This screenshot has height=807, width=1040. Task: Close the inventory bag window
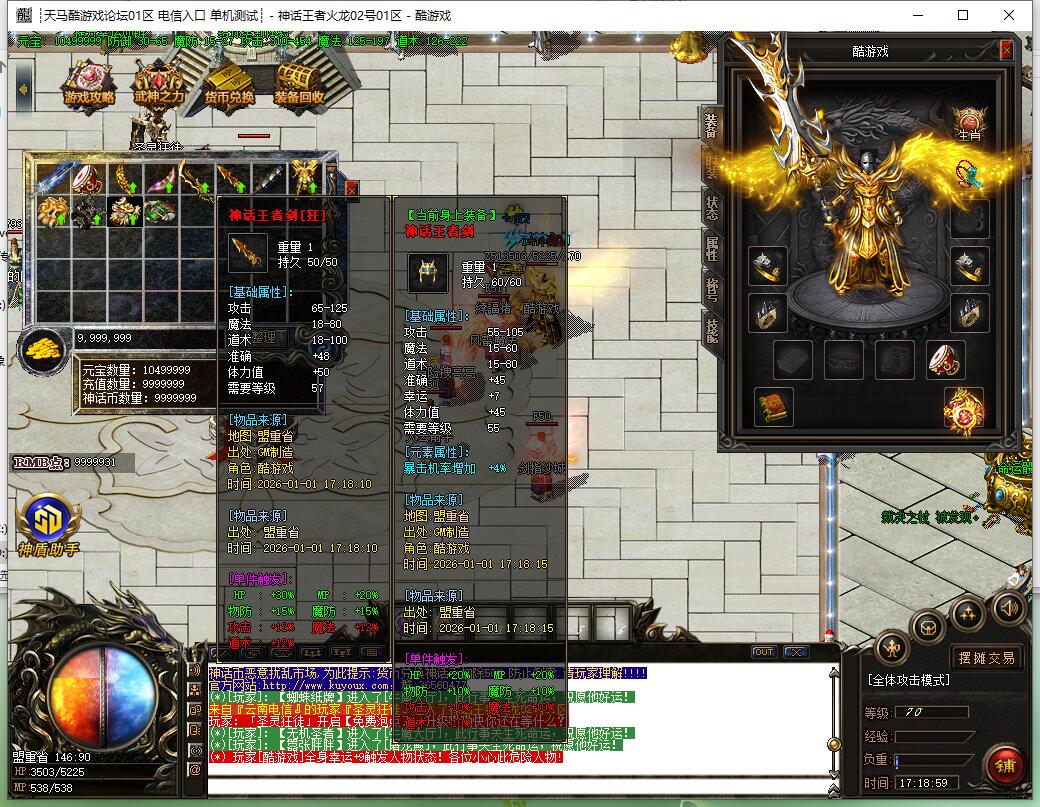point(351,186)
